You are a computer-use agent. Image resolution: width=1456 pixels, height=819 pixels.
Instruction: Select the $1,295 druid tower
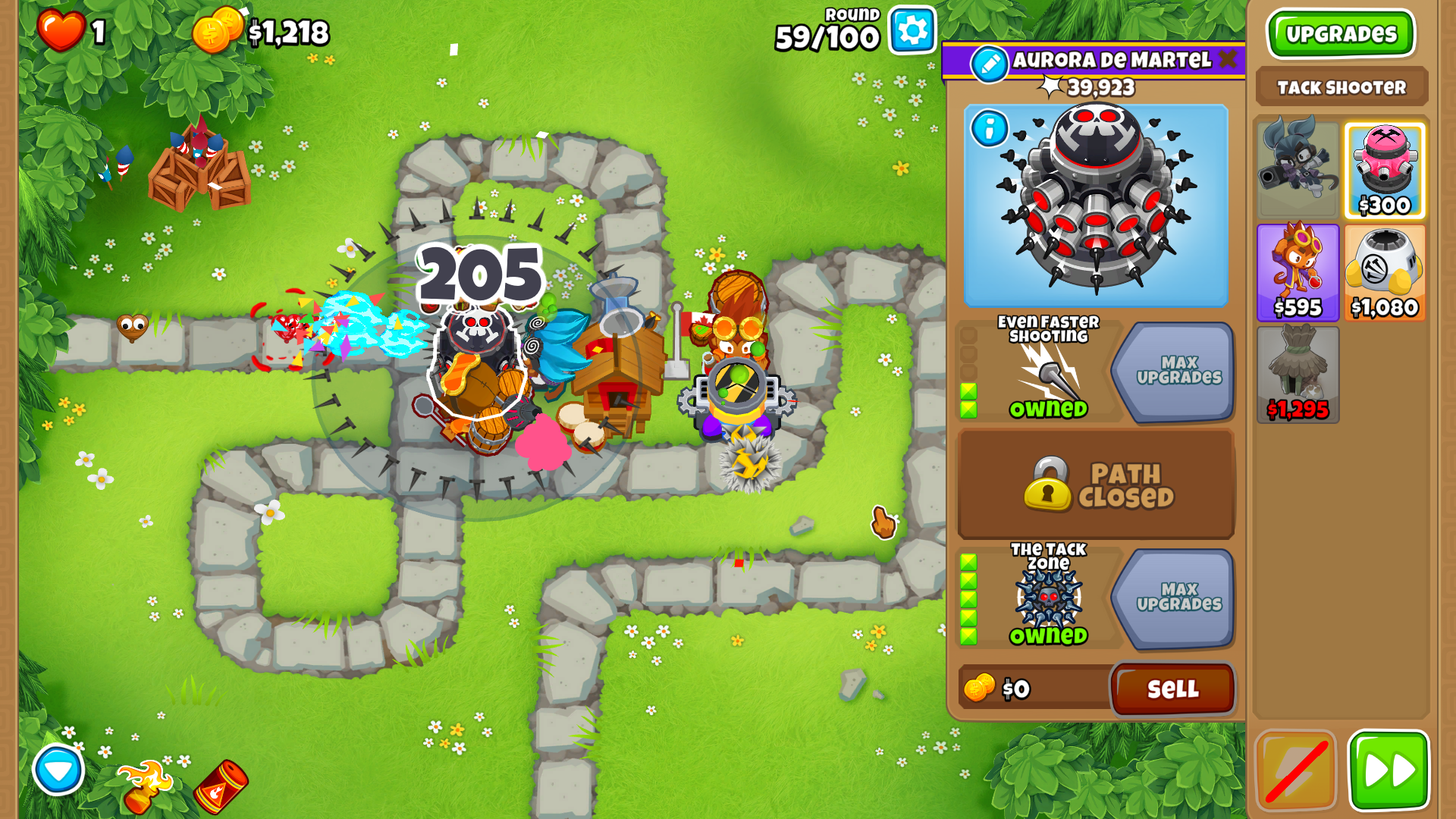(x=1298, y=373)
